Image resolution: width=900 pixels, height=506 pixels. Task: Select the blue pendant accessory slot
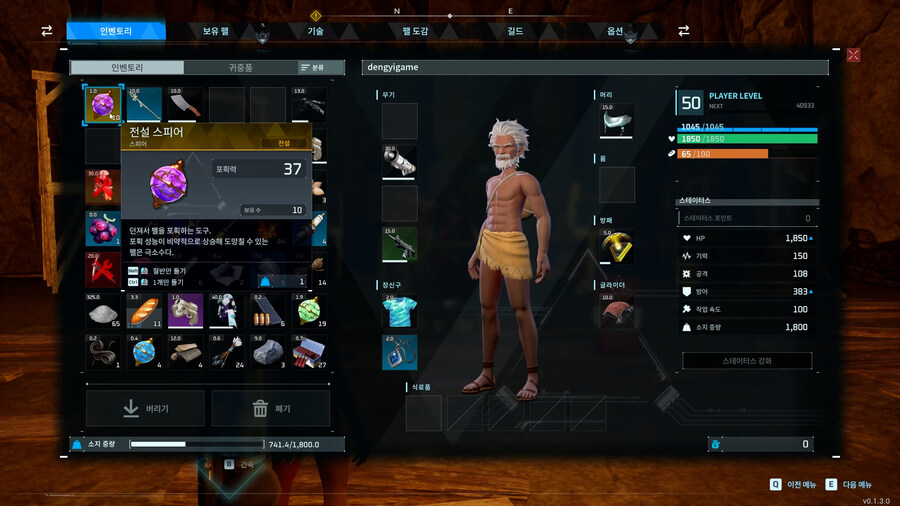(x=399, y=352)
